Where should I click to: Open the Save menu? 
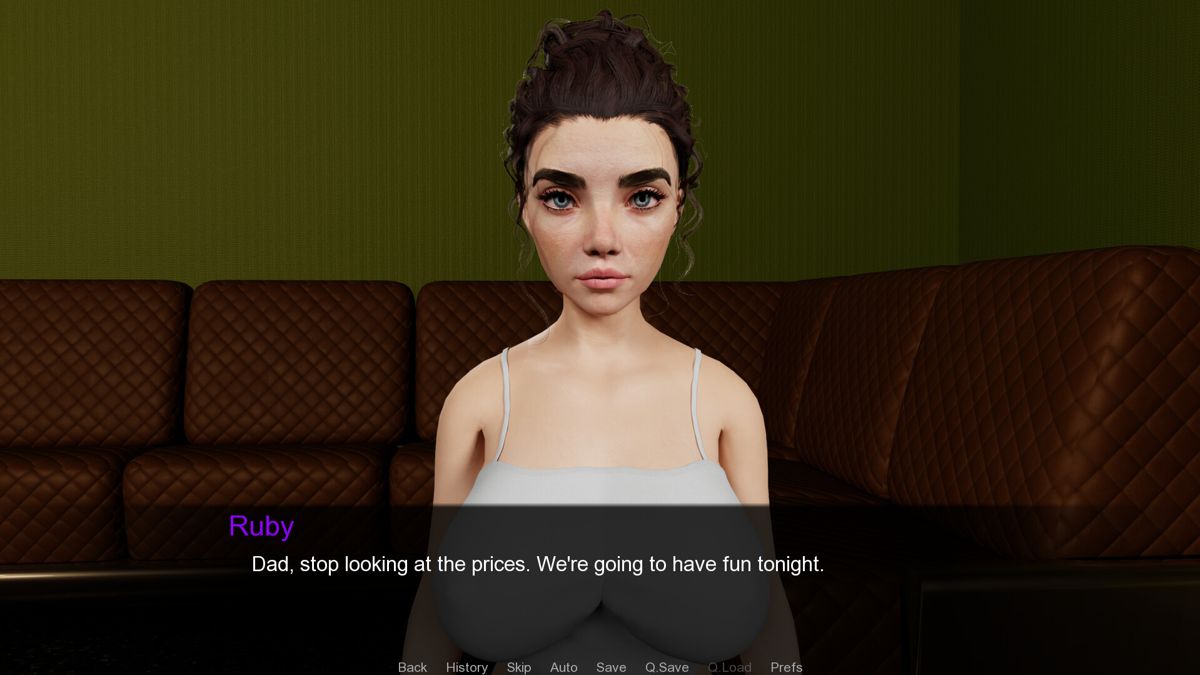[611, 667]
